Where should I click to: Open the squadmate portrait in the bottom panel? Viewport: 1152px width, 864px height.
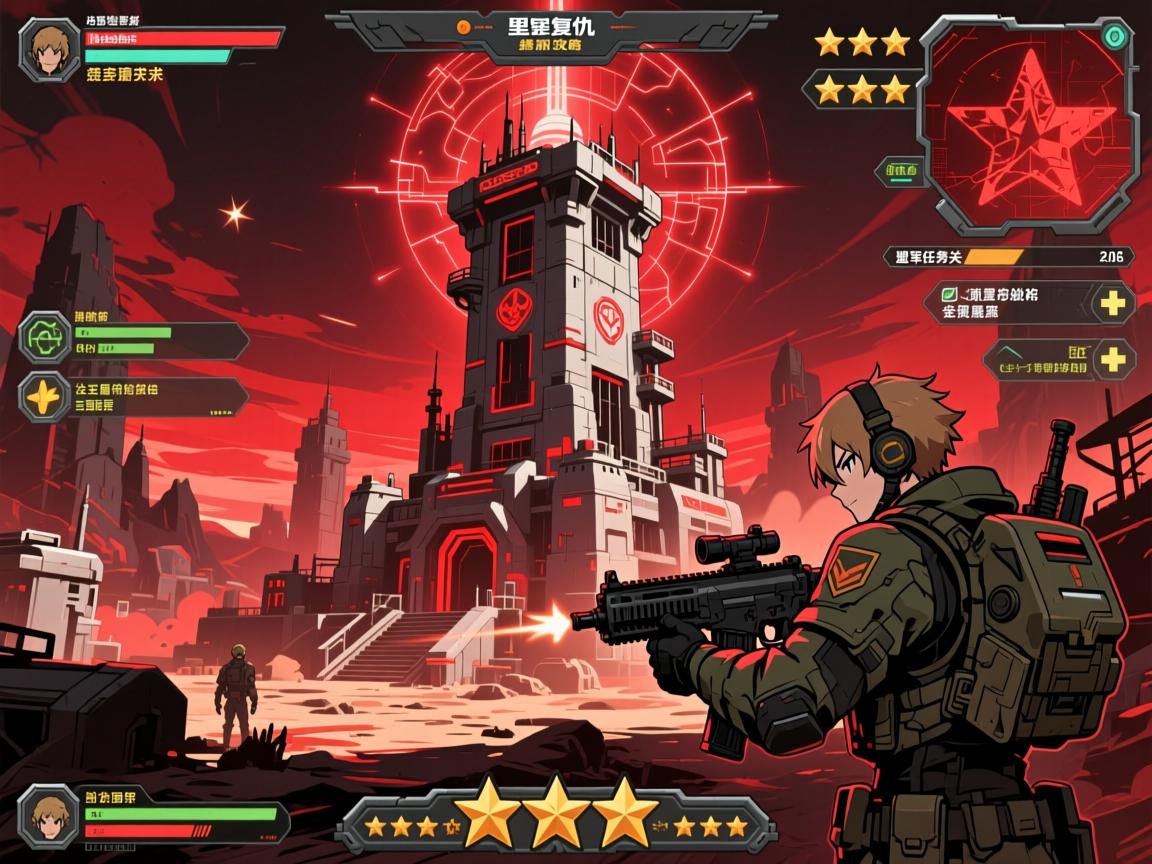coord(47,814)
